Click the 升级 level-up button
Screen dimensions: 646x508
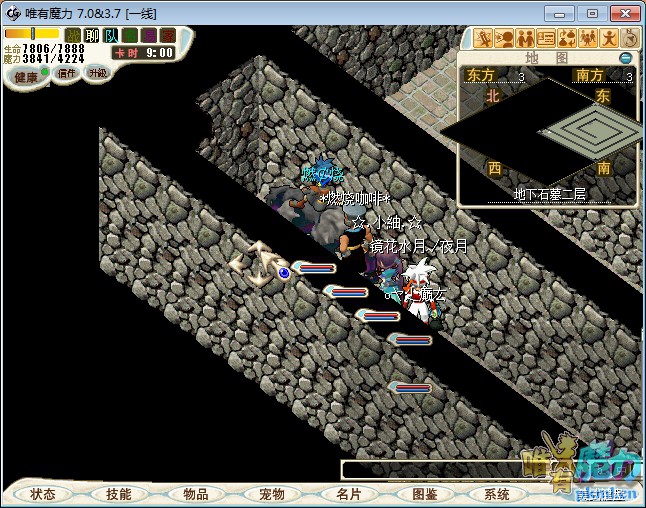[98, 74]
